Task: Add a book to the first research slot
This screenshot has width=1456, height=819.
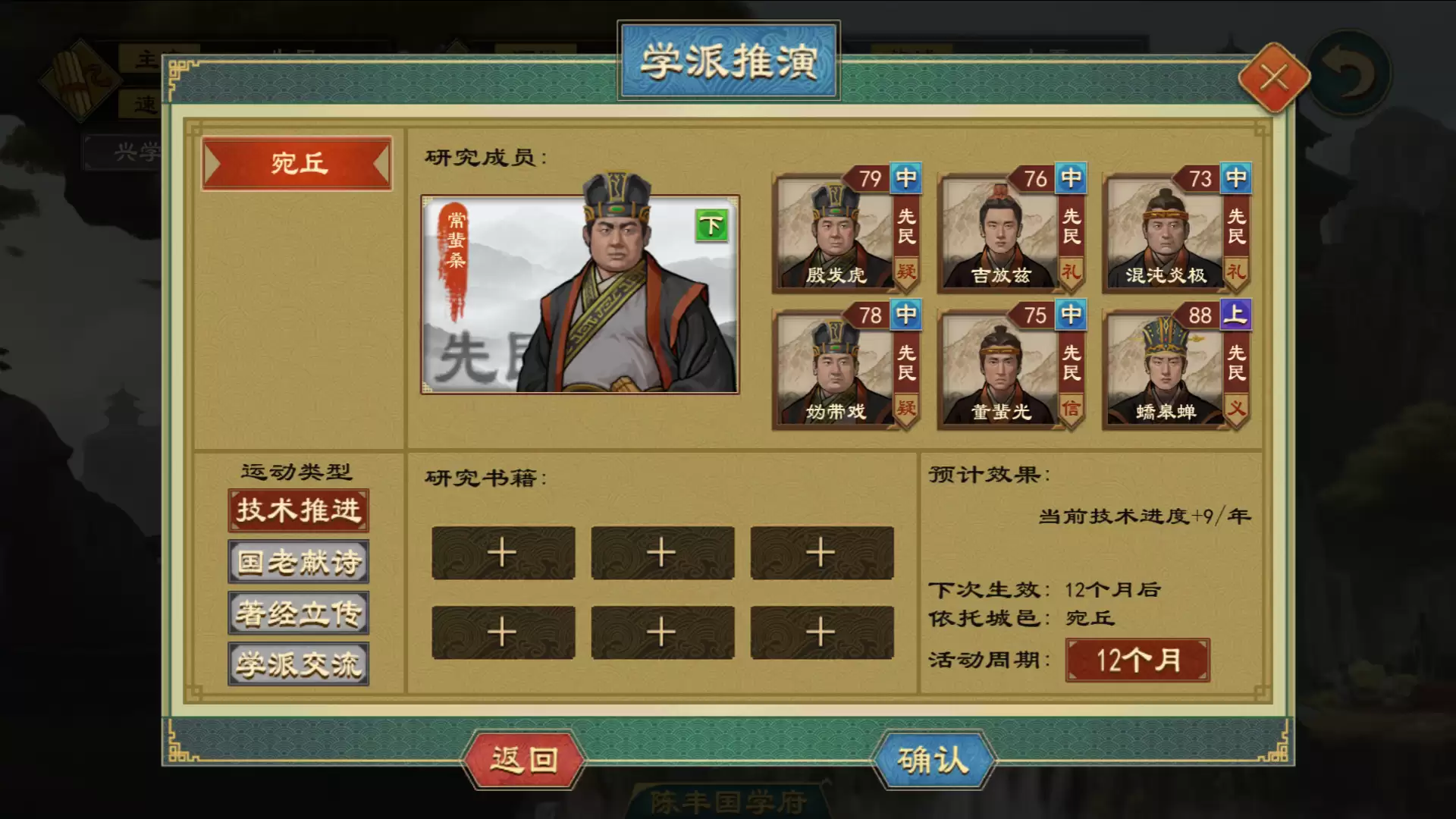Action: (x=503, y=553)
